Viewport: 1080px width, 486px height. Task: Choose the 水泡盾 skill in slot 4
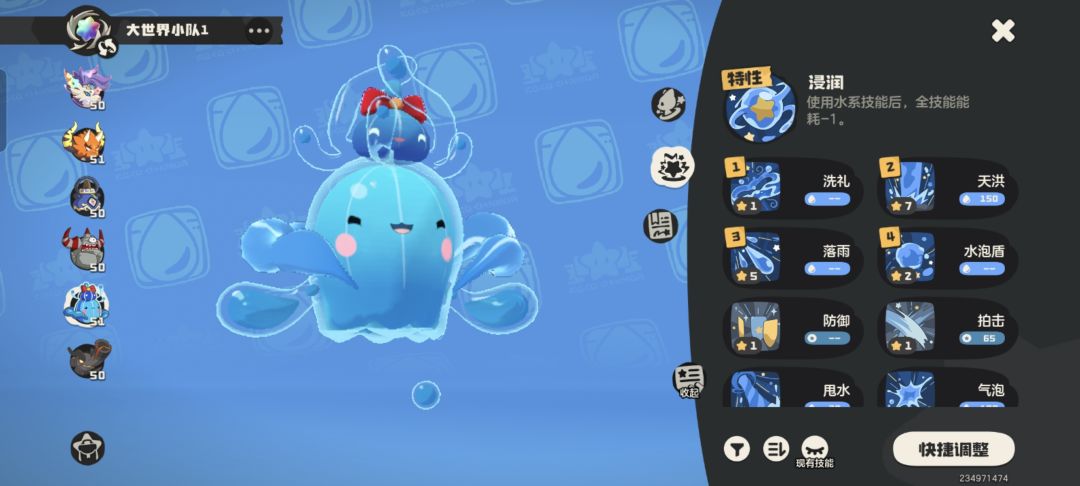[x=947, y=254]
